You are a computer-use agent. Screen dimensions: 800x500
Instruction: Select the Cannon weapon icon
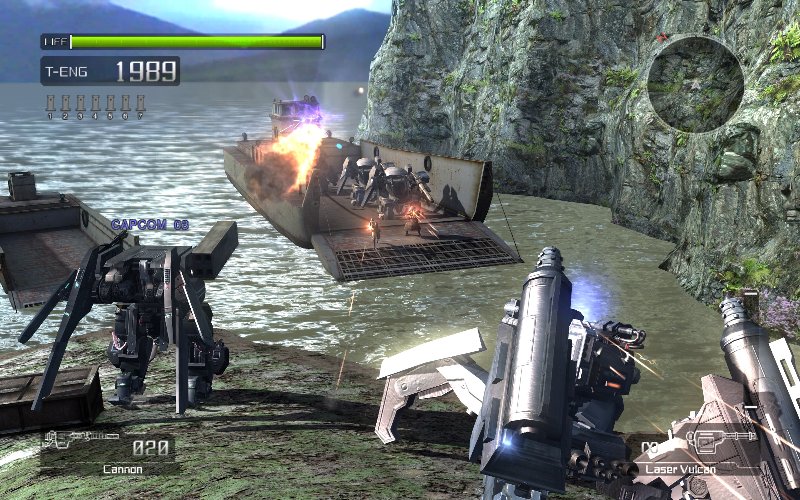tap(79, 443)
